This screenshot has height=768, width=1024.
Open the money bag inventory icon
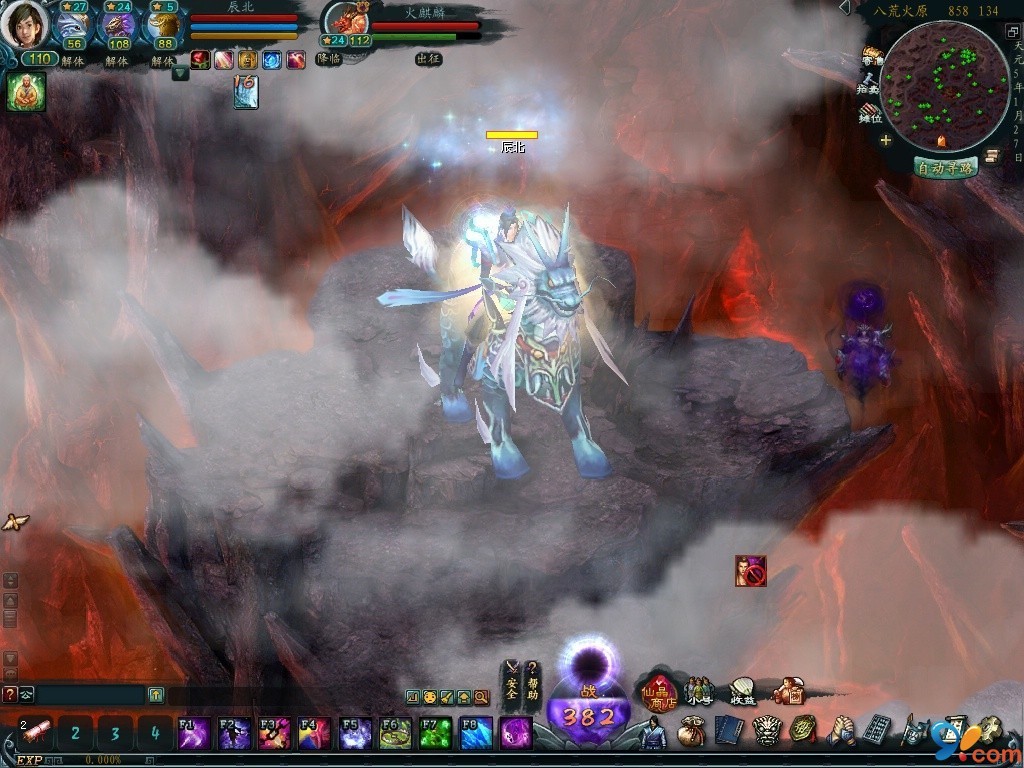pos(690,732)
